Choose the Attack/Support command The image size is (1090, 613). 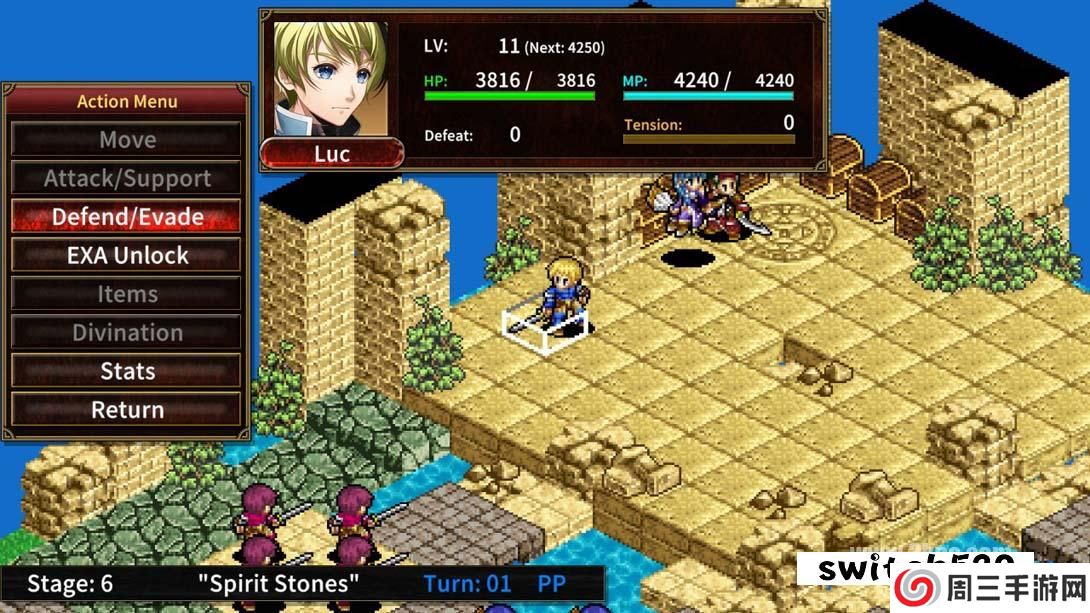[x=127, y=179]
